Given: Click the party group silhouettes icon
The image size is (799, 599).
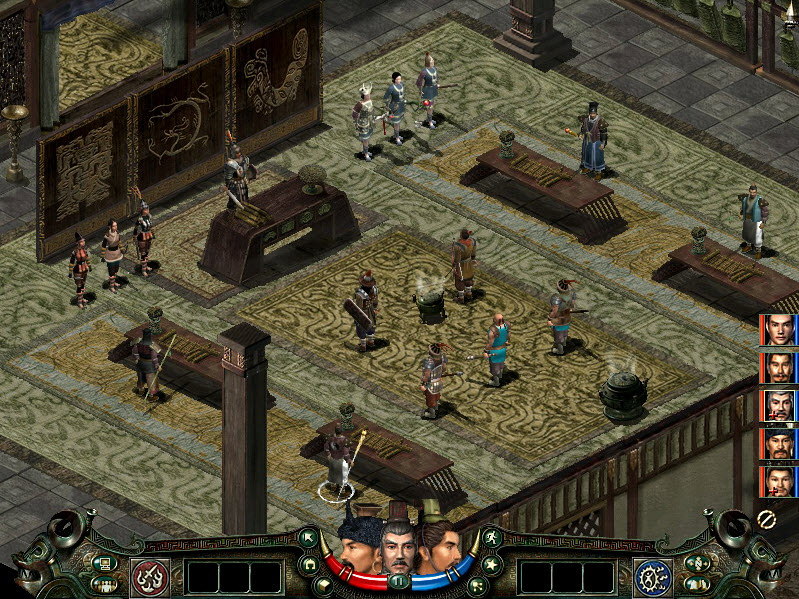Looking at the screenshot, I should [x=102, y=584].
